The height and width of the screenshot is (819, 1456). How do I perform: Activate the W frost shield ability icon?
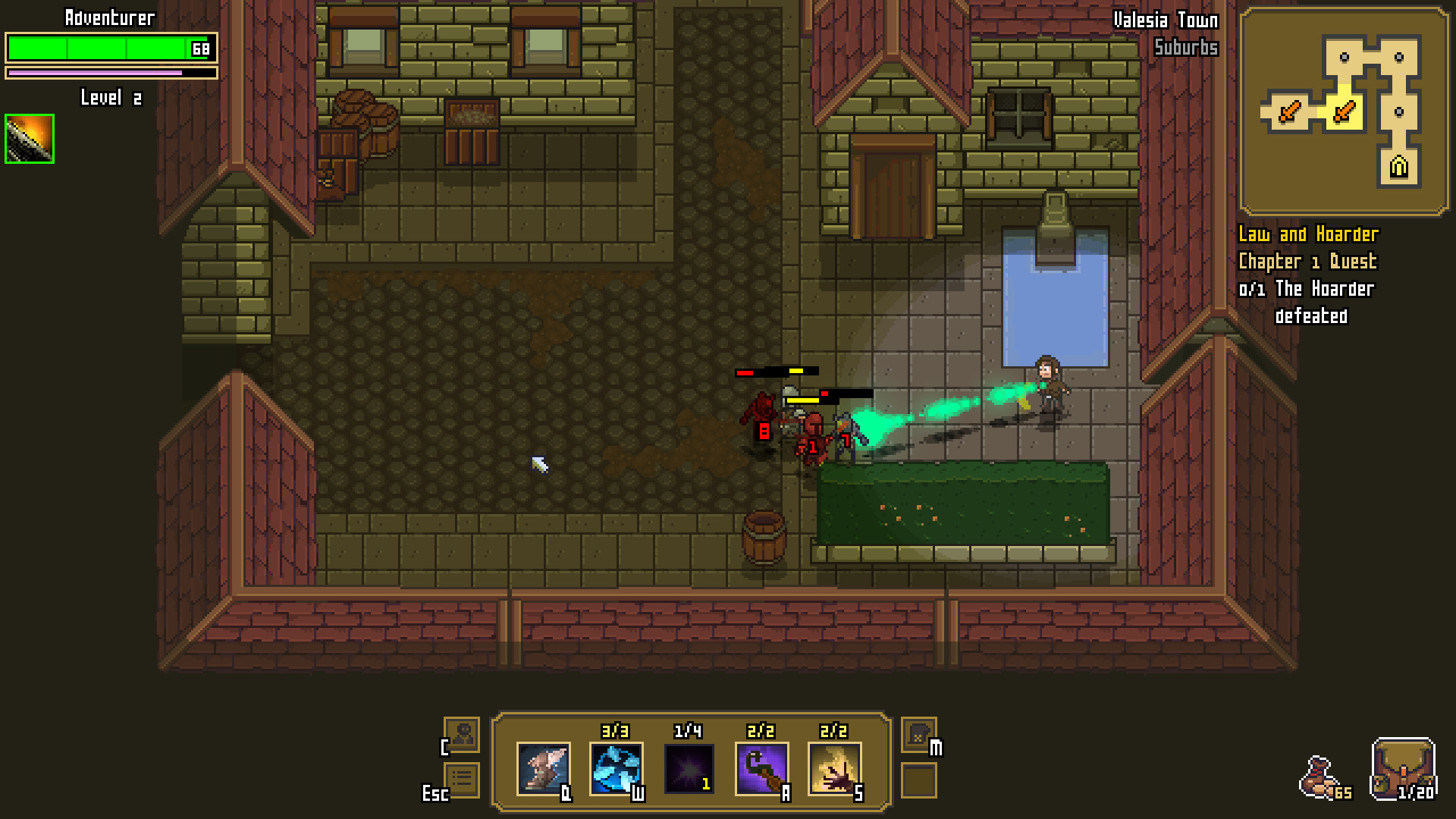(x=617, y=768)
